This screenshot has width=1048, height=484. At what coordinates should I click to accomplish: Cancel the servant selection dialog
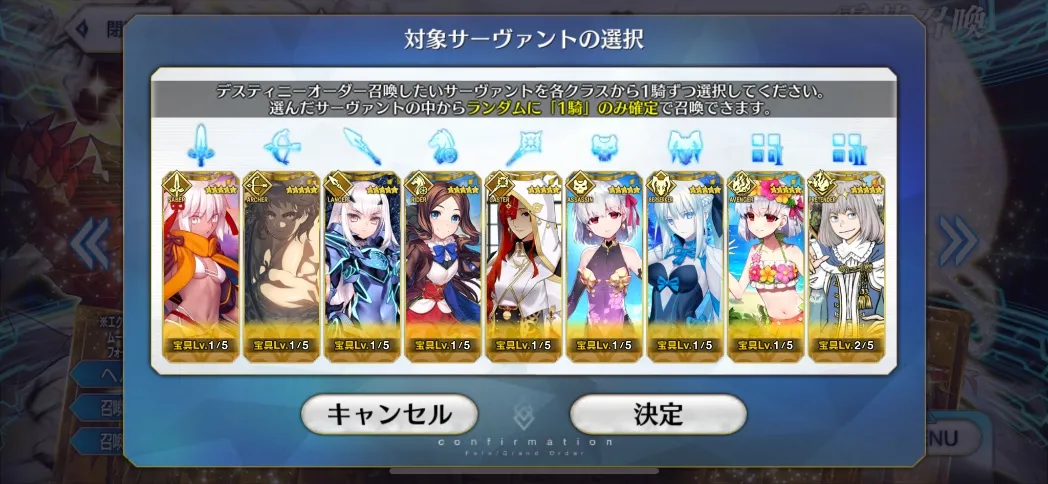point(389,414)
